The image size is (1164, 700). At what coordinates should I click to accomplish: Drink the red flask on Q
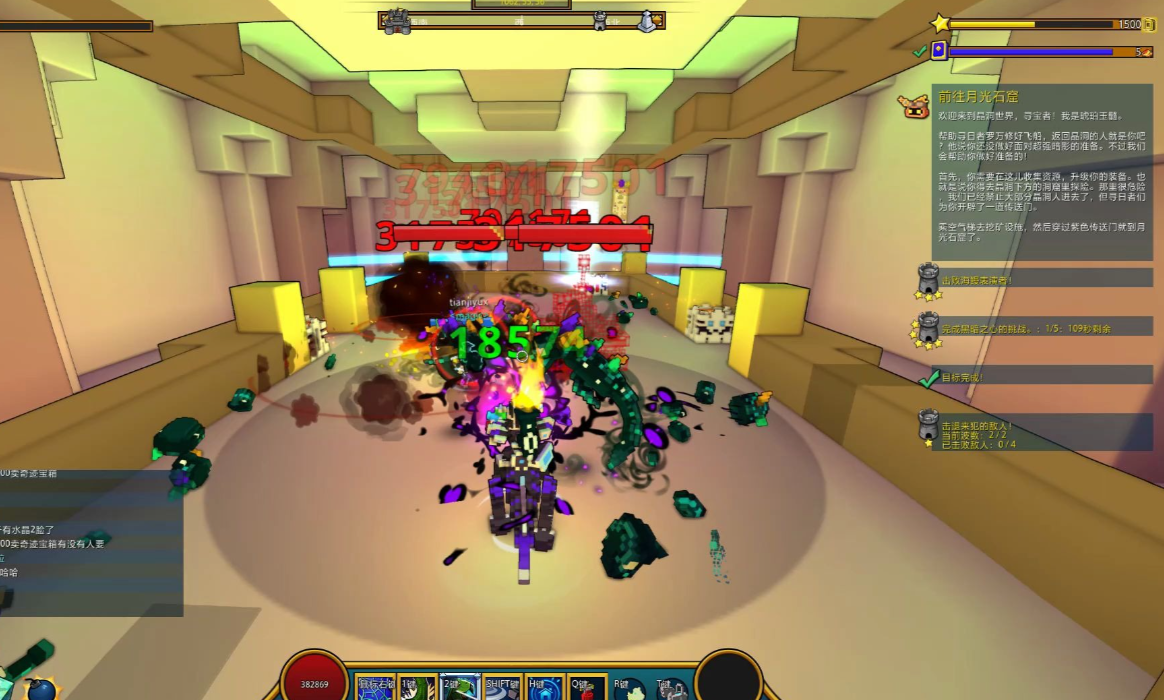click(x=587, y=688)
